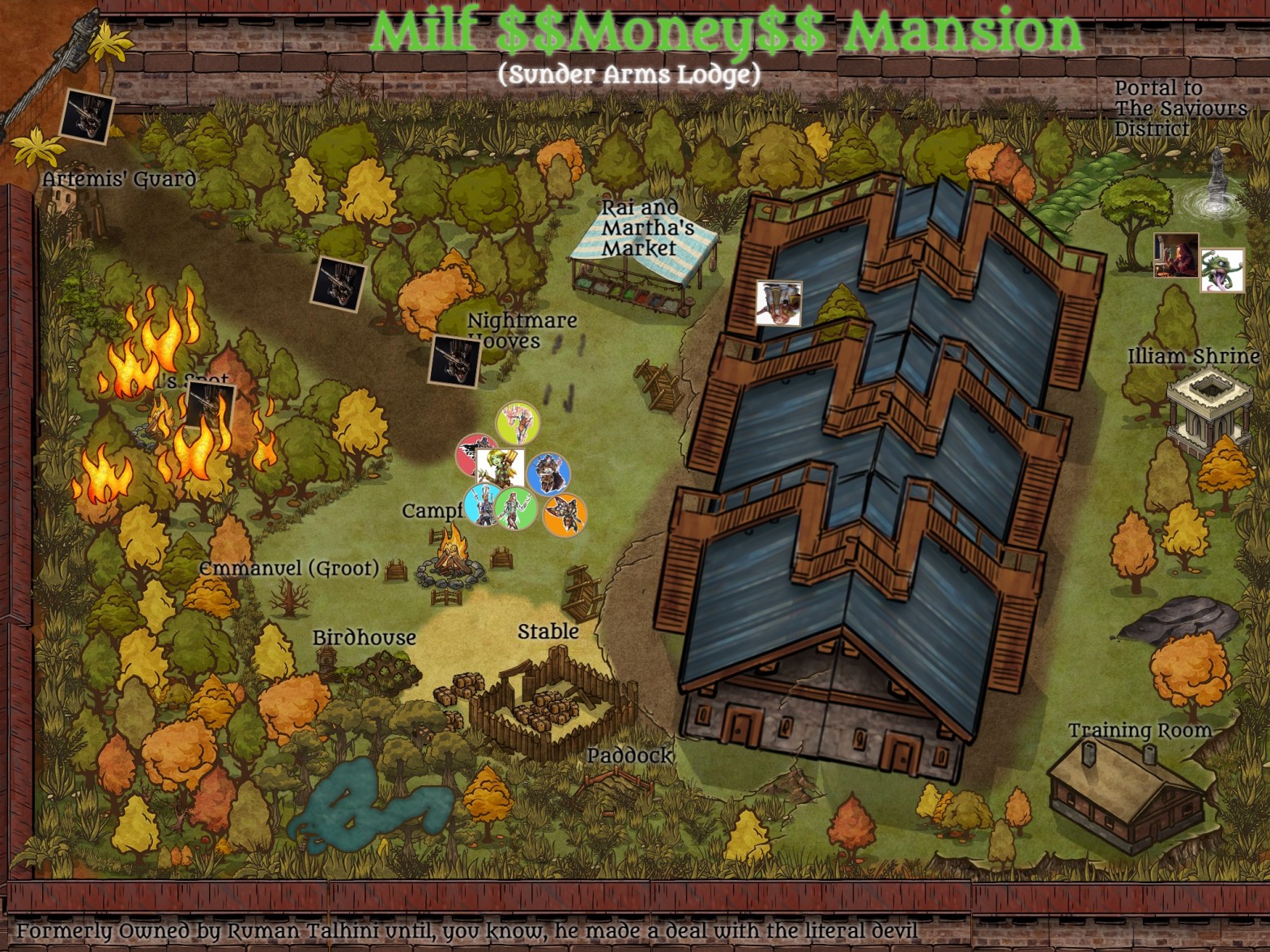Select the upside-down token on the mansion roof

pyautogui.click(x=778, y=304)
